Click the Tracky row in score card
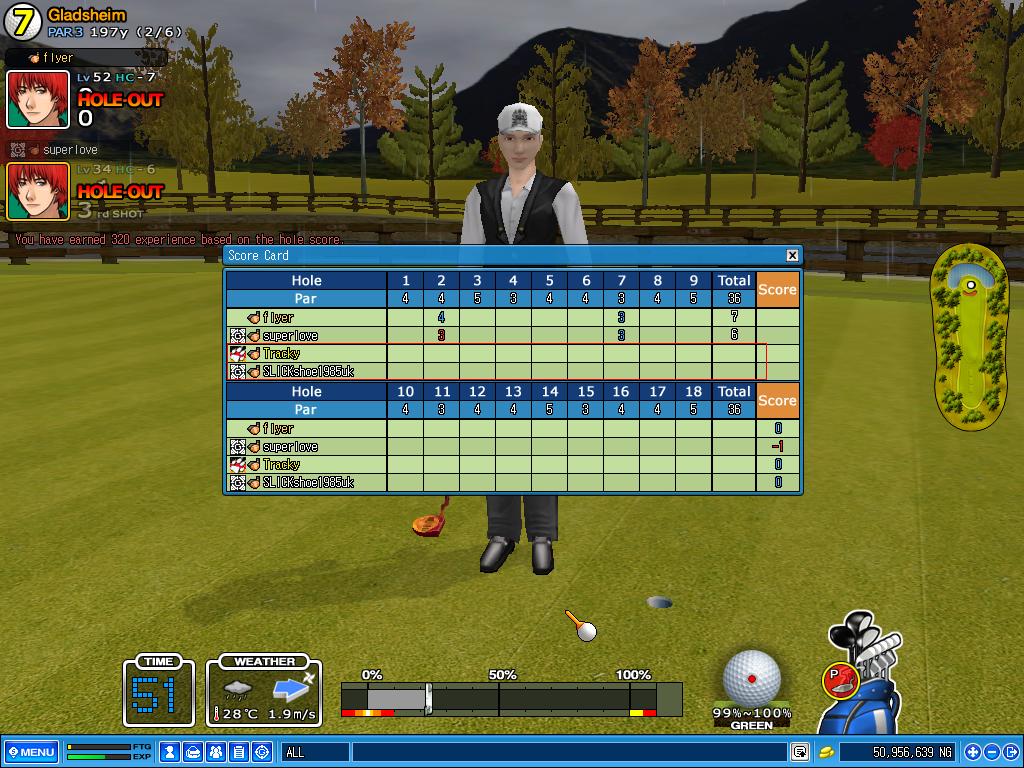Viewport: 1024px width, 768px height. pyautogui.click(x=496, y=354)
